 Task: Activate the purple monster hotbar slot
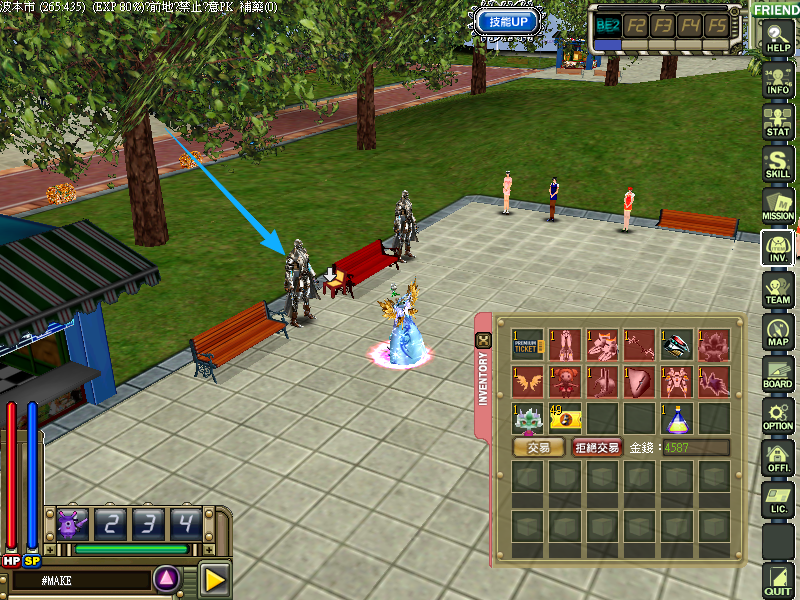[x=73, y=522]
